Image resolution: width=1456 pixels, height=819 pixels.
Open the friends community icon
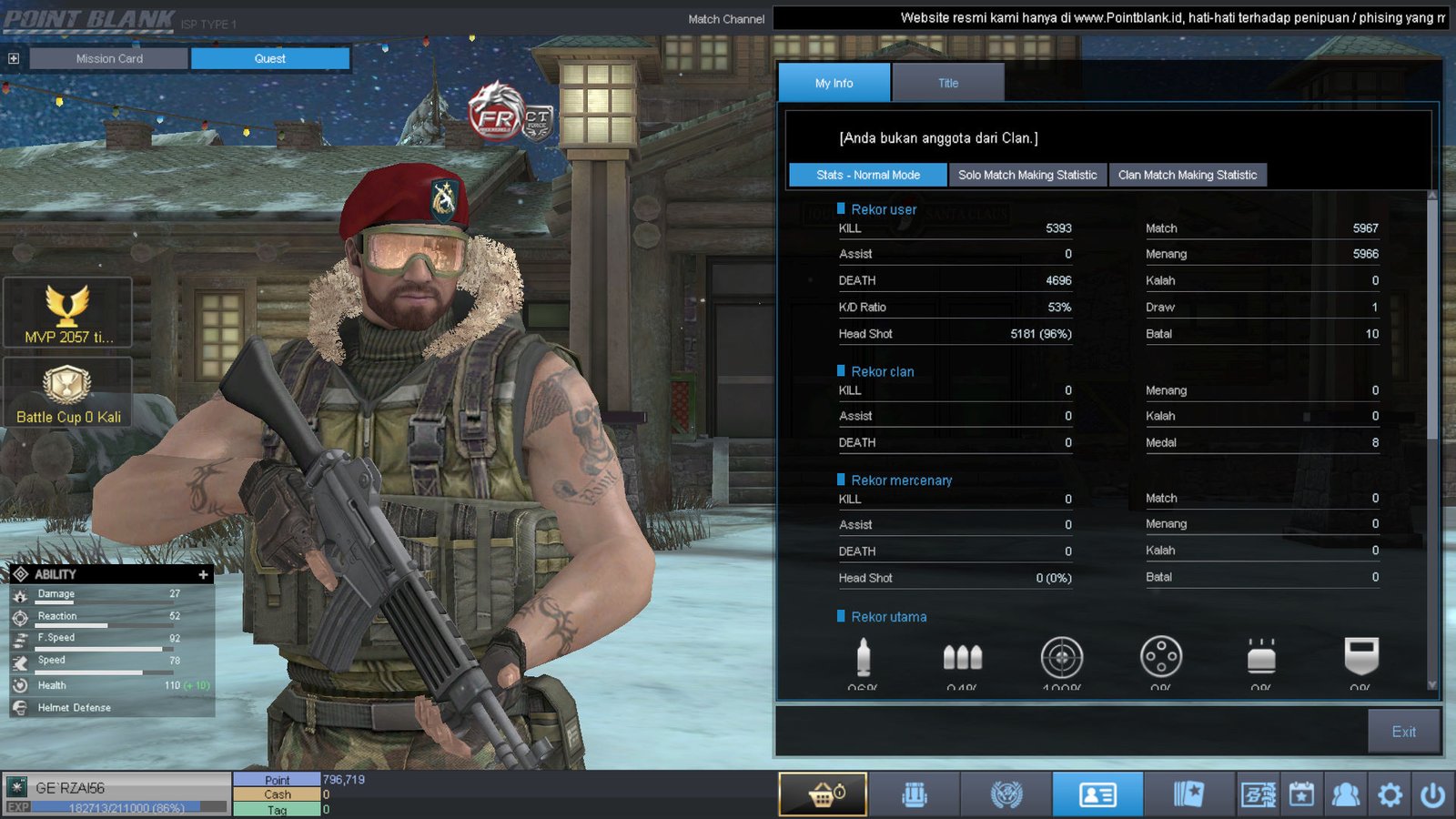(x=1345, y=794)
